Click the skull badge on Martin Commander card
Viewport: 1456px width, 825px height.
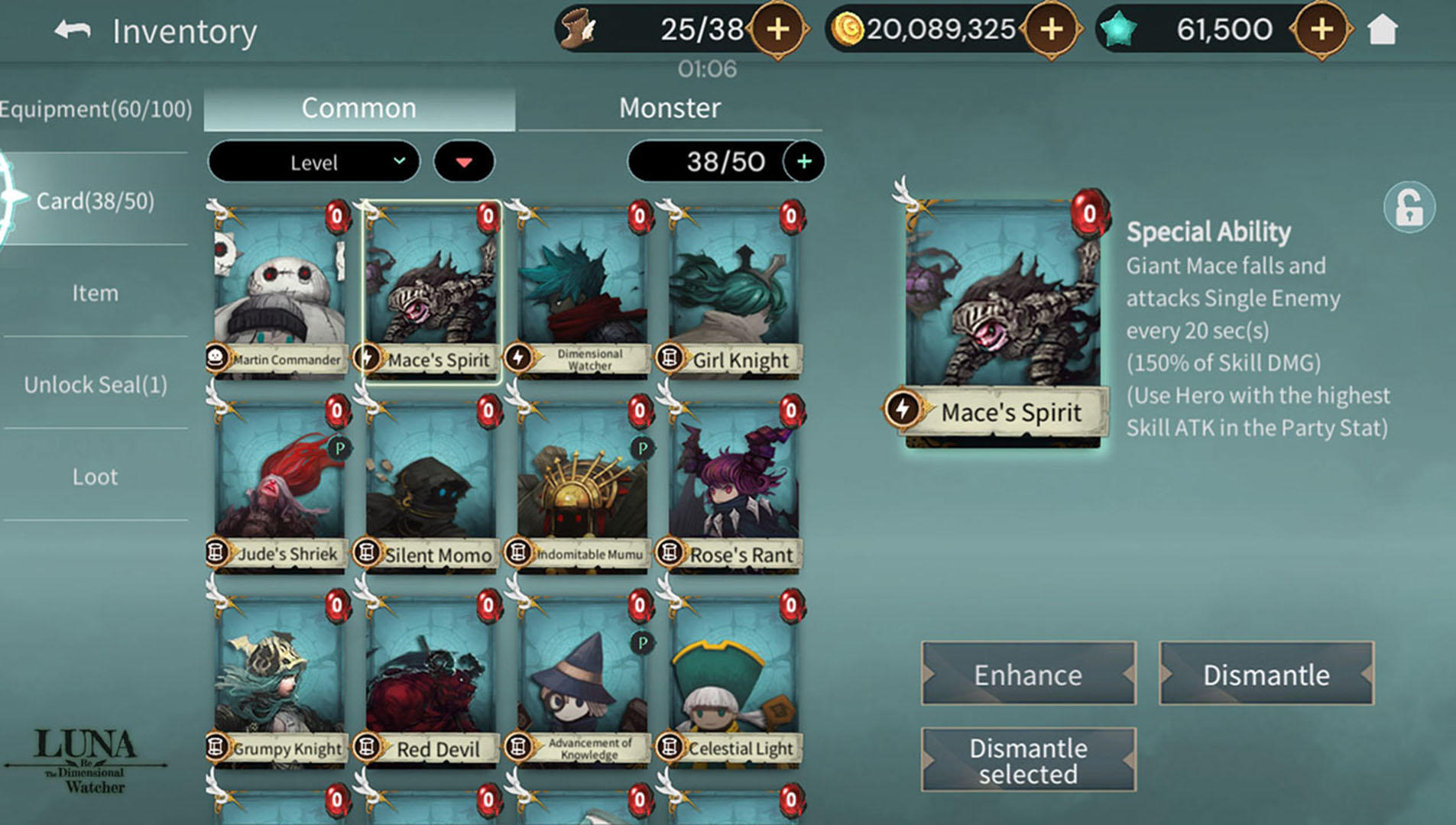pyautogui.click(x=218, y=359)
